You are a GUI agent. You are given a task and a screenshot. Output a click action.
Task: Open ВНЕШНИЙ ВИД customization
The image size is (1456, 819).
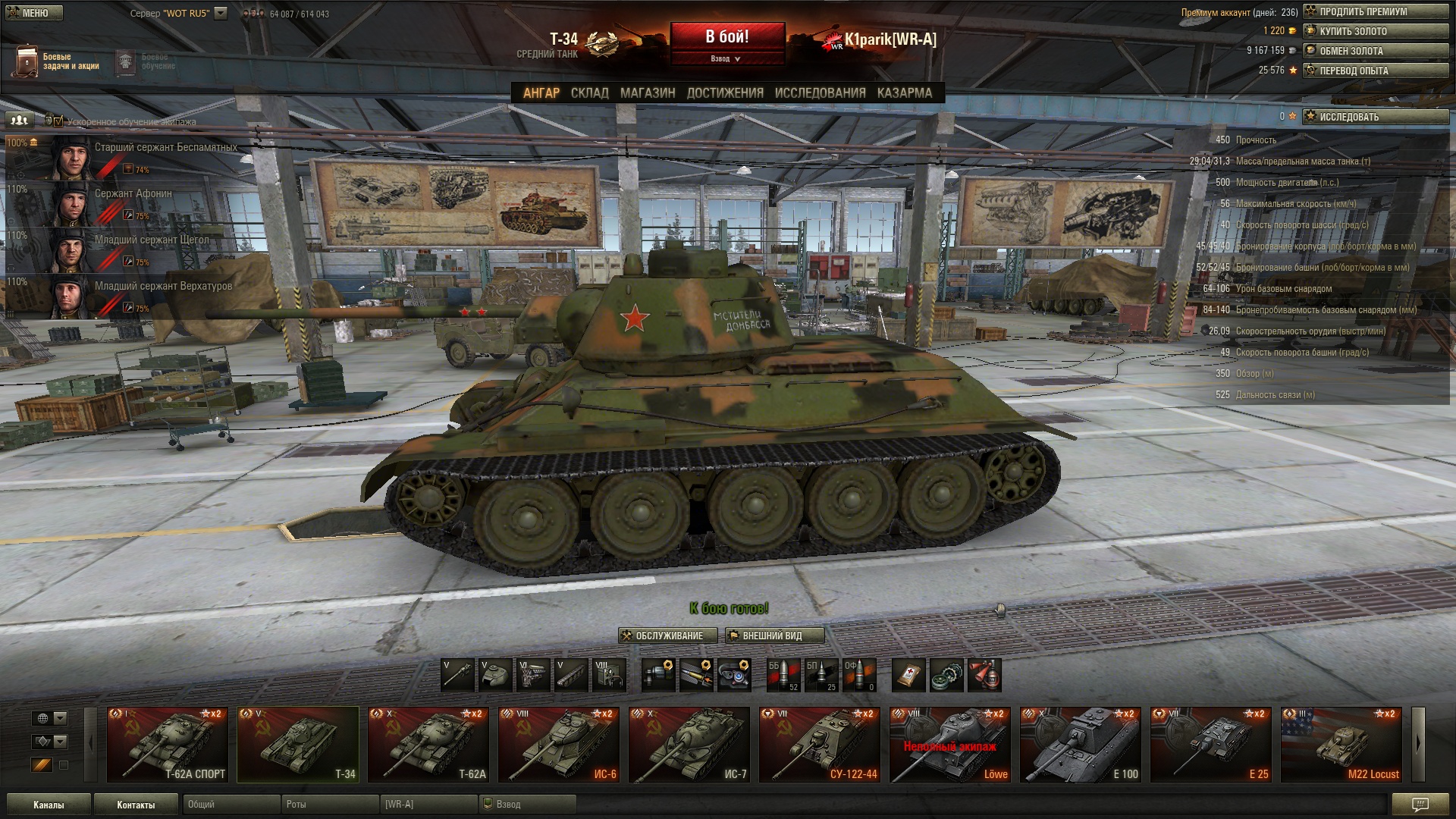pos(774,635)
